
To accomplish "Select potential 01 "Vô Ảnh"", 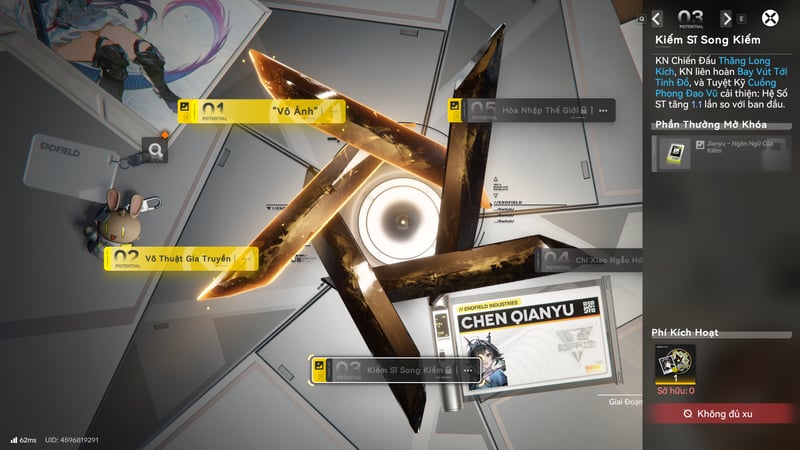I will click(x=262, y=110).
